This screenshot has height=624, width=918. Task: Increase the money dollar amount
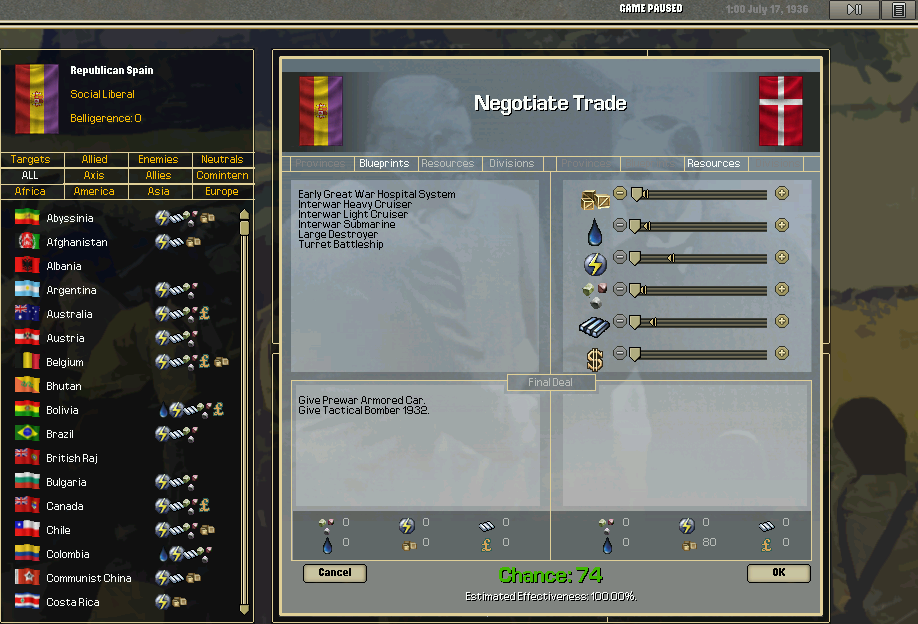point(782,354)
